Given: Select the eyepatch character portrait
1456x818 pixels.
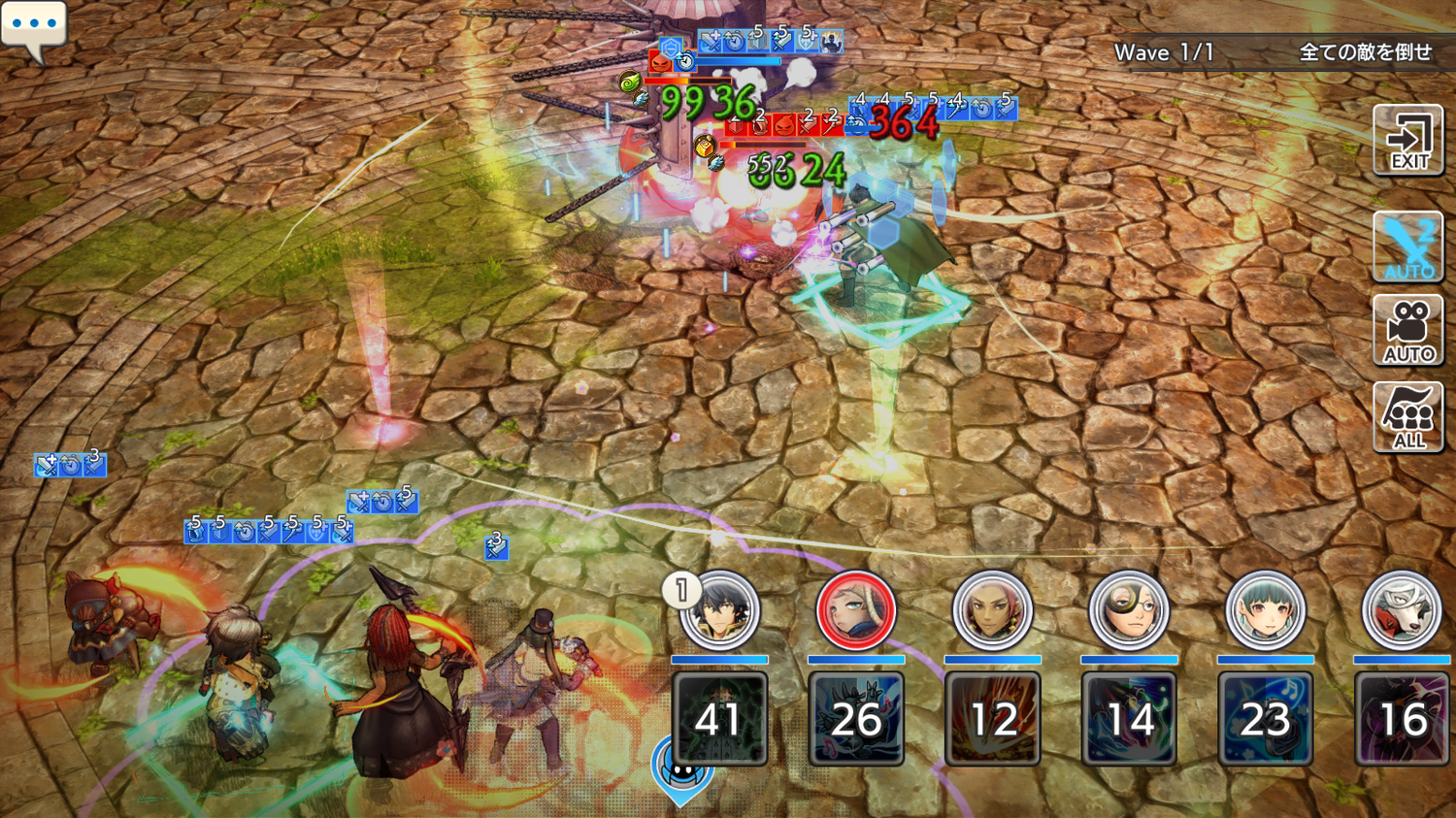Looking at the screenshot, I should [1128, 610].
